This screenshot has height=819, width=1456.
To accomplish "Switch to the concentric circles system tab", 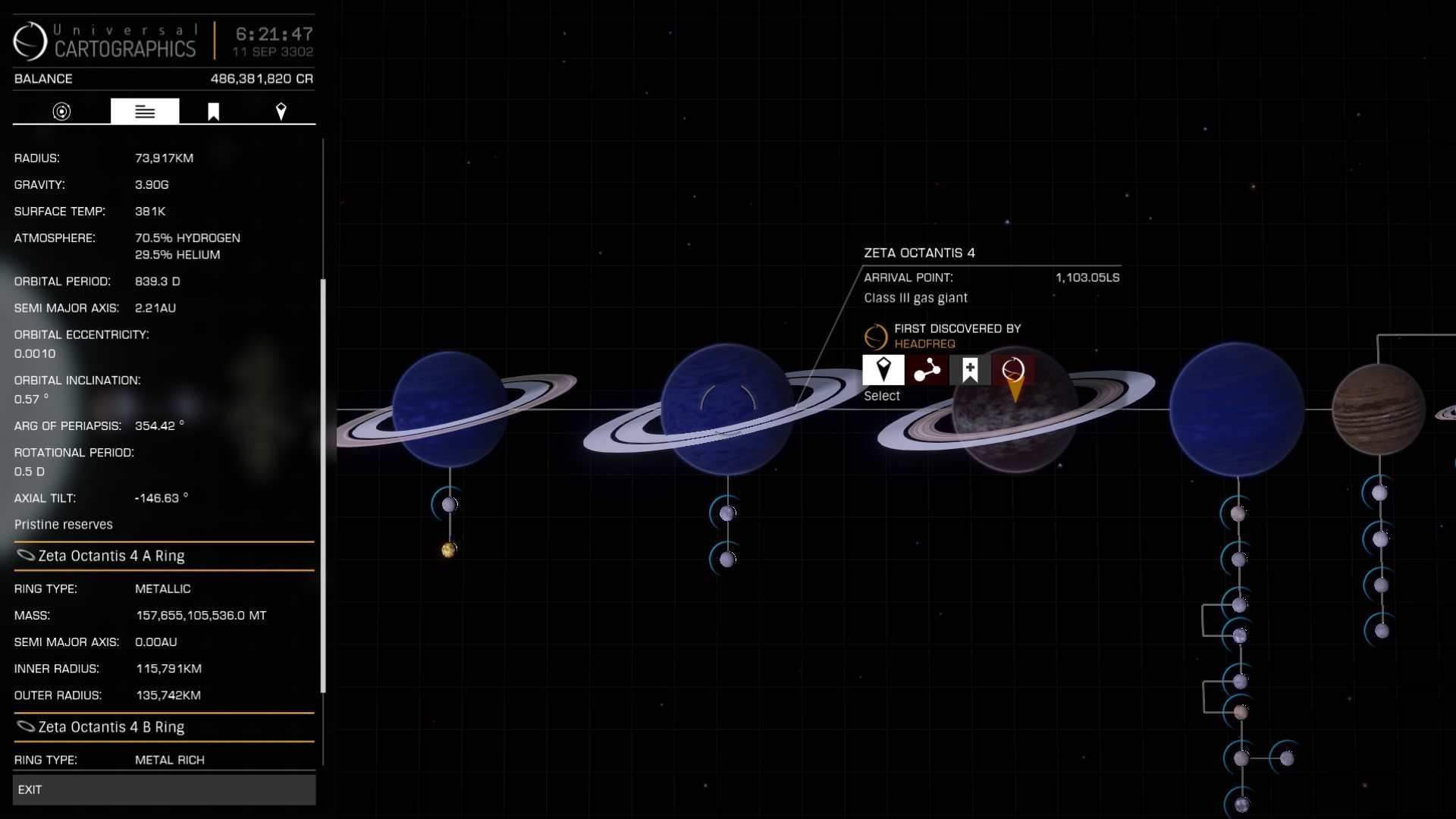I will click(61, 111).
